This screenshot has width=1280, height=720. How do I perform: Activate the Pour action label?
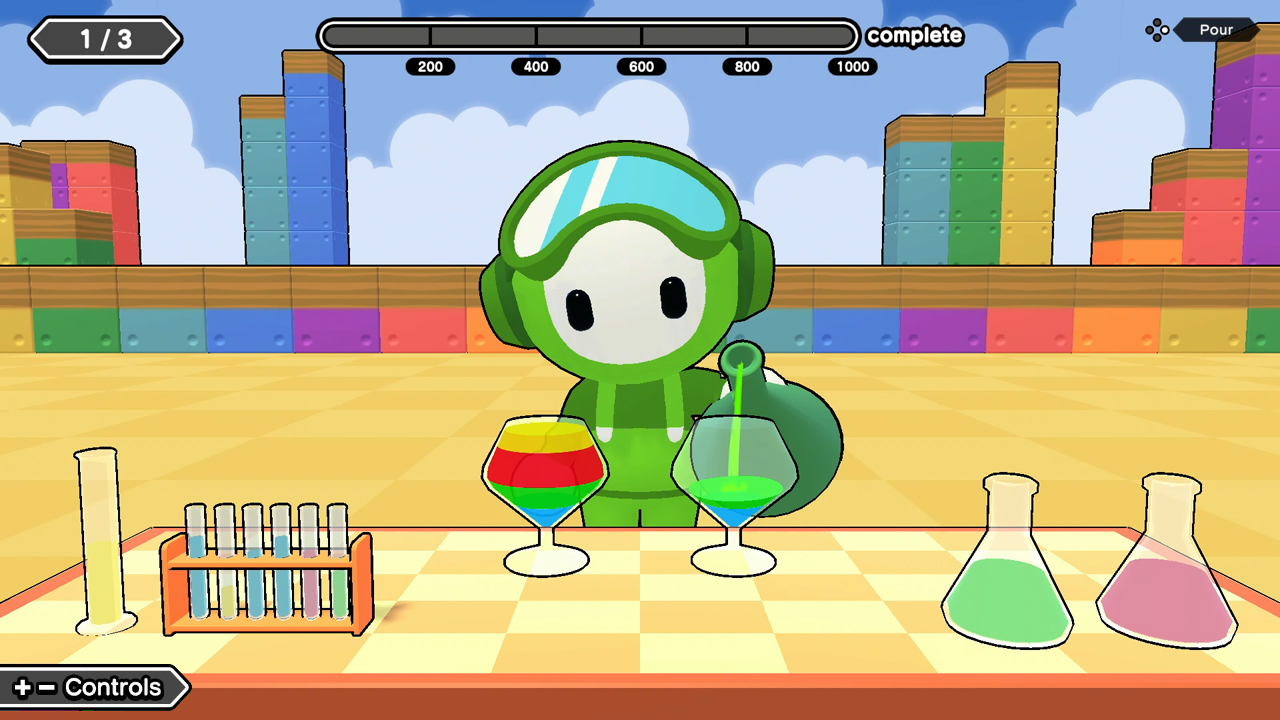[1216, 29]
